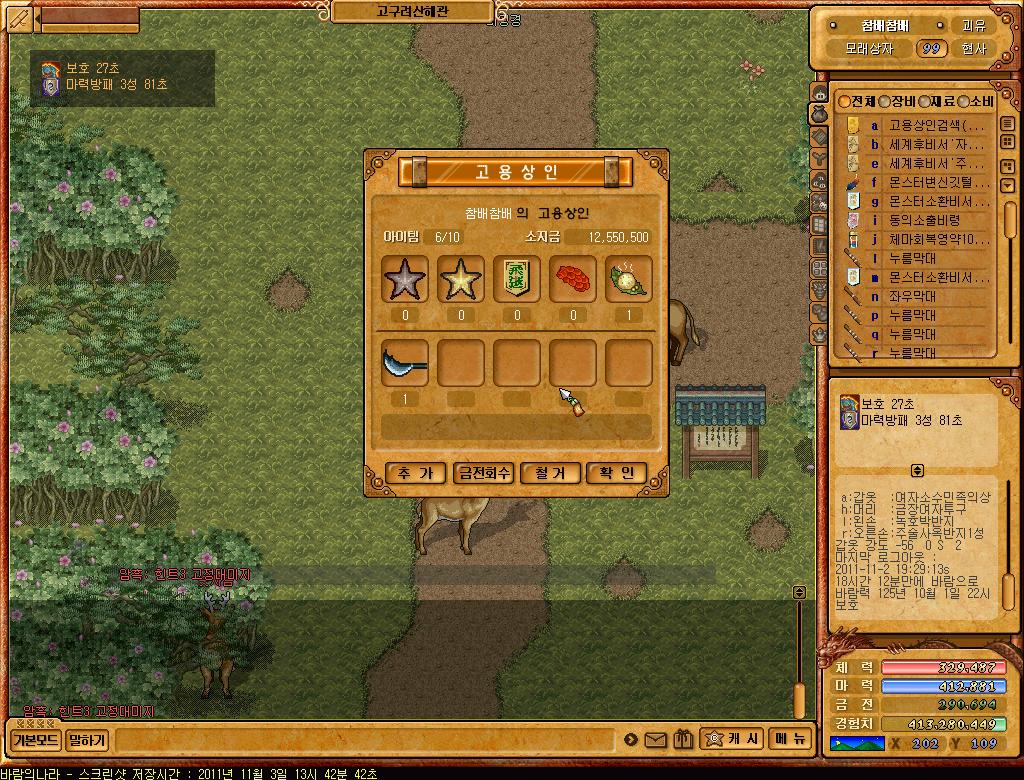Toggle the 기본모드 chat mode button

(36, 741)
